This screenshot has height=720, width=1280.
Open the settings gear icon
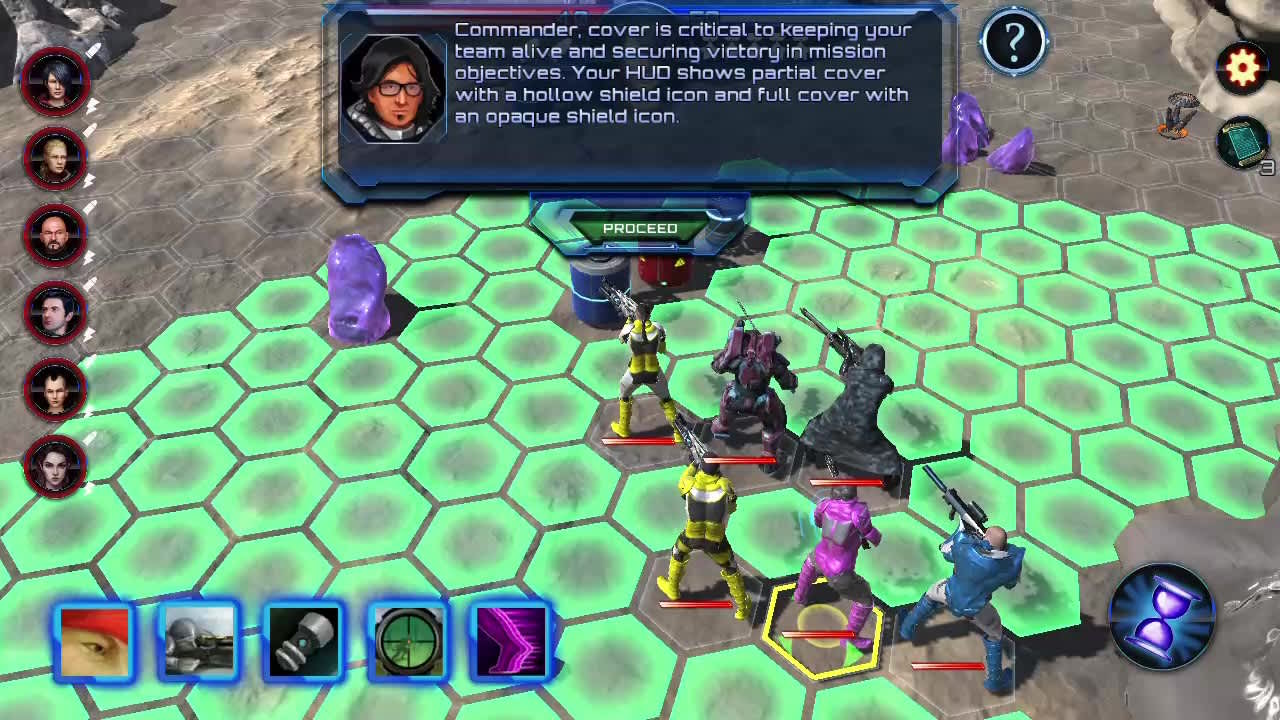pos(1242,67)
